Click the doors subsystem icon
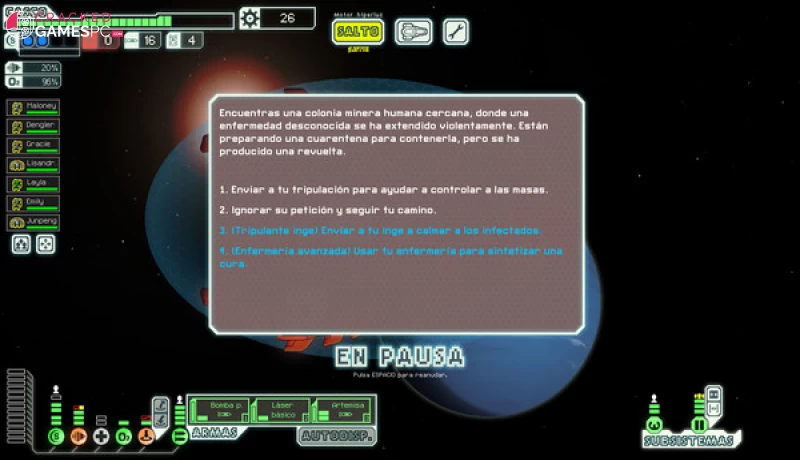 [x=700, y=425]
